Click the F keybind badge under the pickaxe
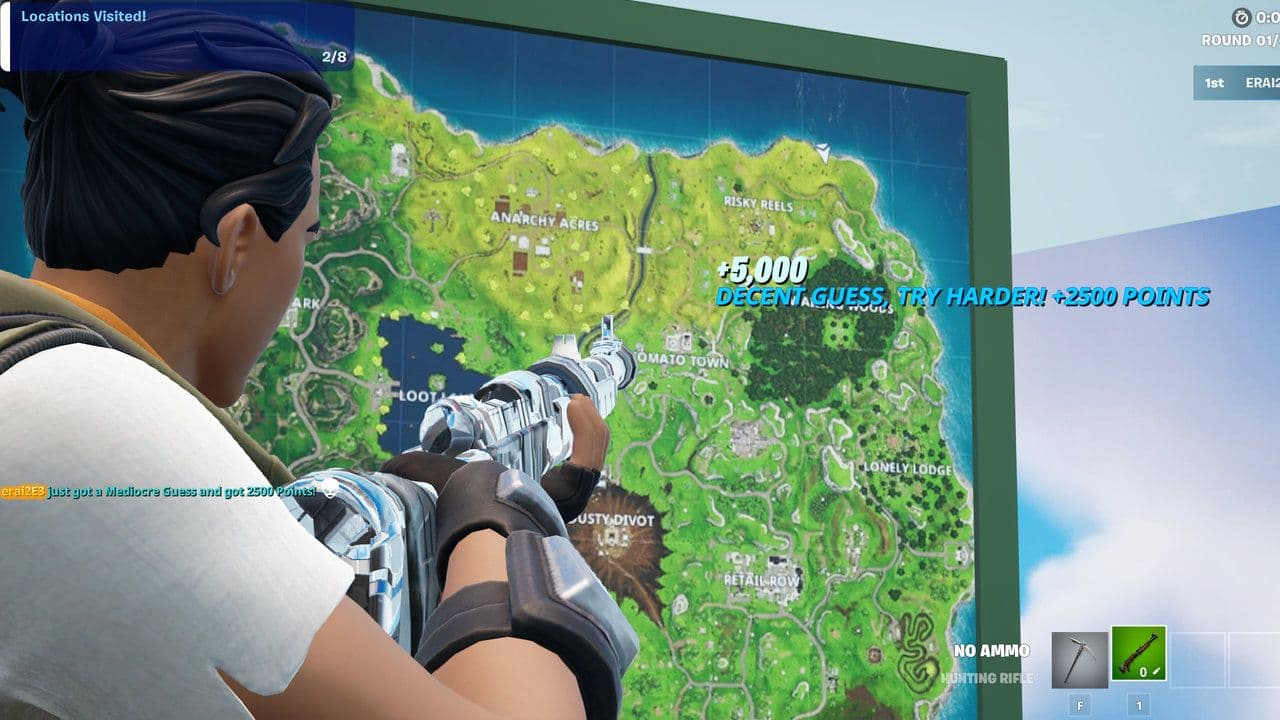Viewport: 1280px width, 720px height. [1080, 705]
